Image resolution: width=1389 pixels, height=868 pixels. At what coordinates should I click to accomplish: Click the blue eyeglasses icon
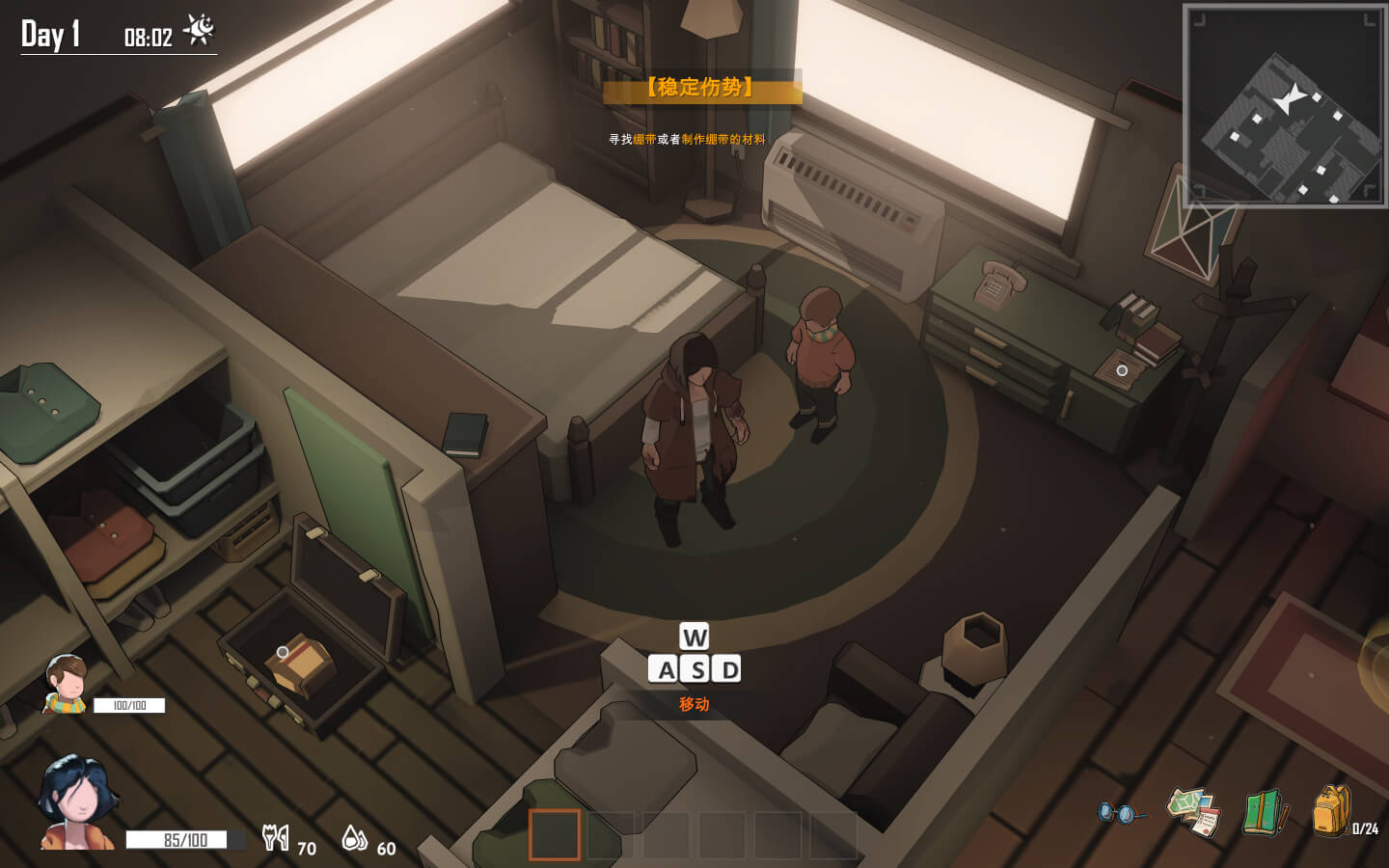1120,813
